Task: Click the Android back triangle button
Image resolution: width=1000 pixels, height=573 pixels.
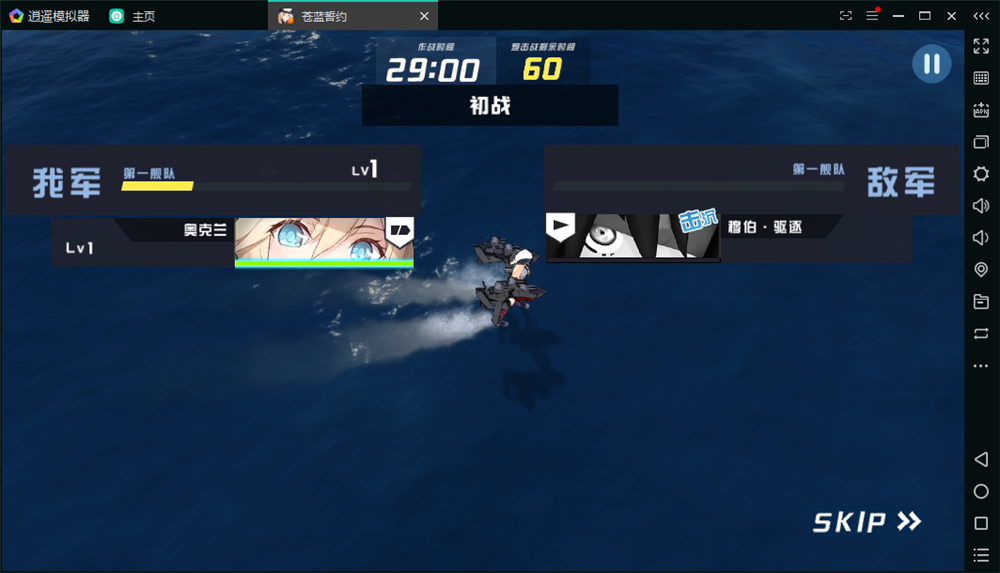Action: [981, 459]
